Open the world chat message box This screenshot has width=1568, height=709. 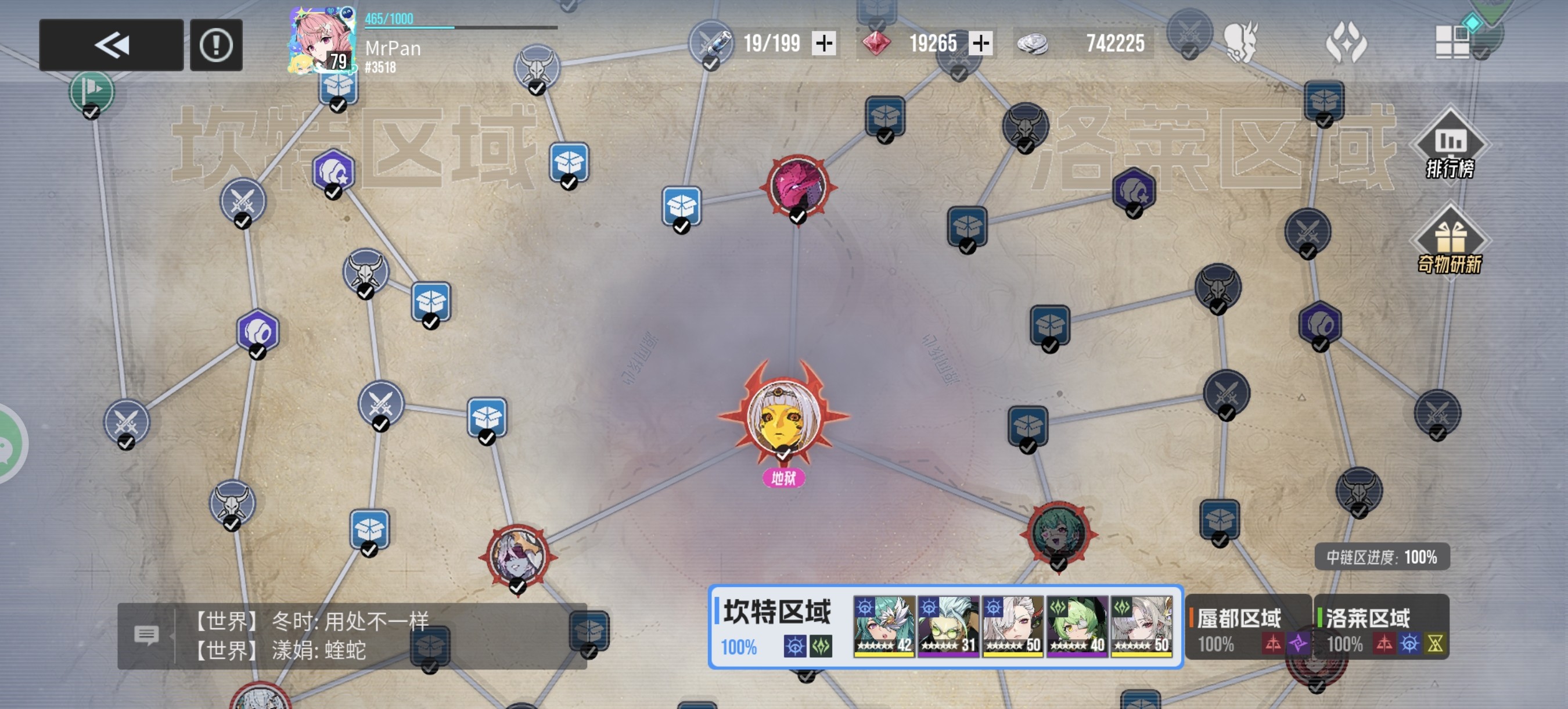coord(352,636)
